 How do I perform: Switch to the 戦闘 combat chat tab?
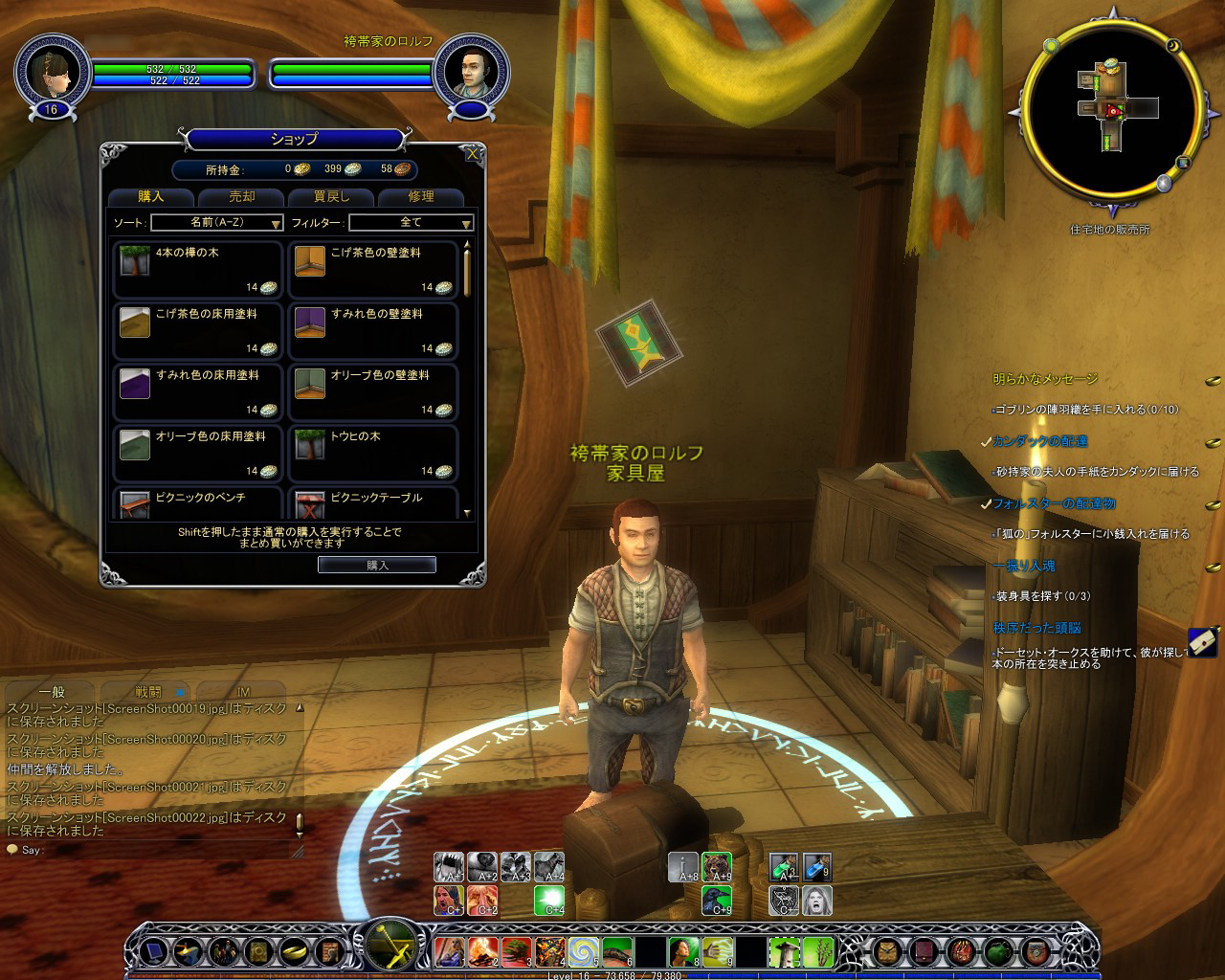coord(148,691)
